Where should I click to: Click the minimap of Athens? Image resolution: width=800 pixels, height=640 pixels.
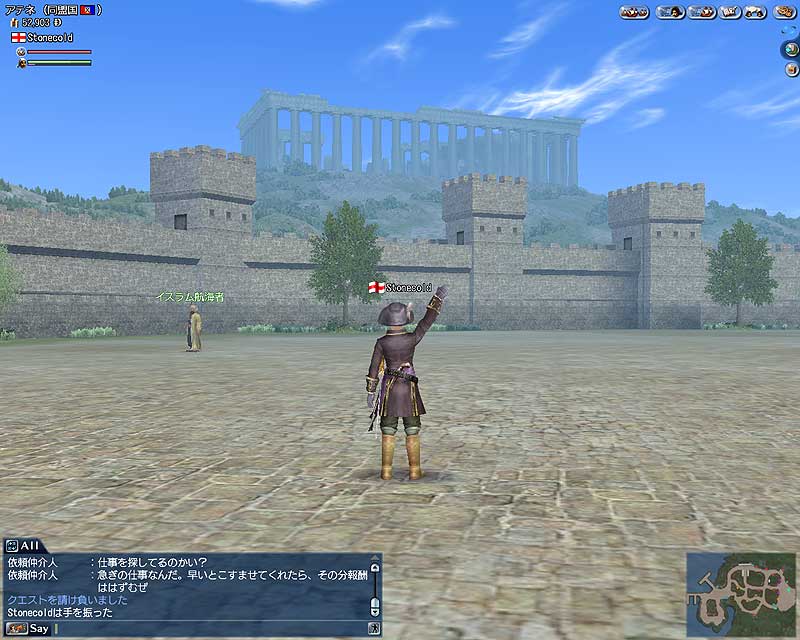[741, 594]
